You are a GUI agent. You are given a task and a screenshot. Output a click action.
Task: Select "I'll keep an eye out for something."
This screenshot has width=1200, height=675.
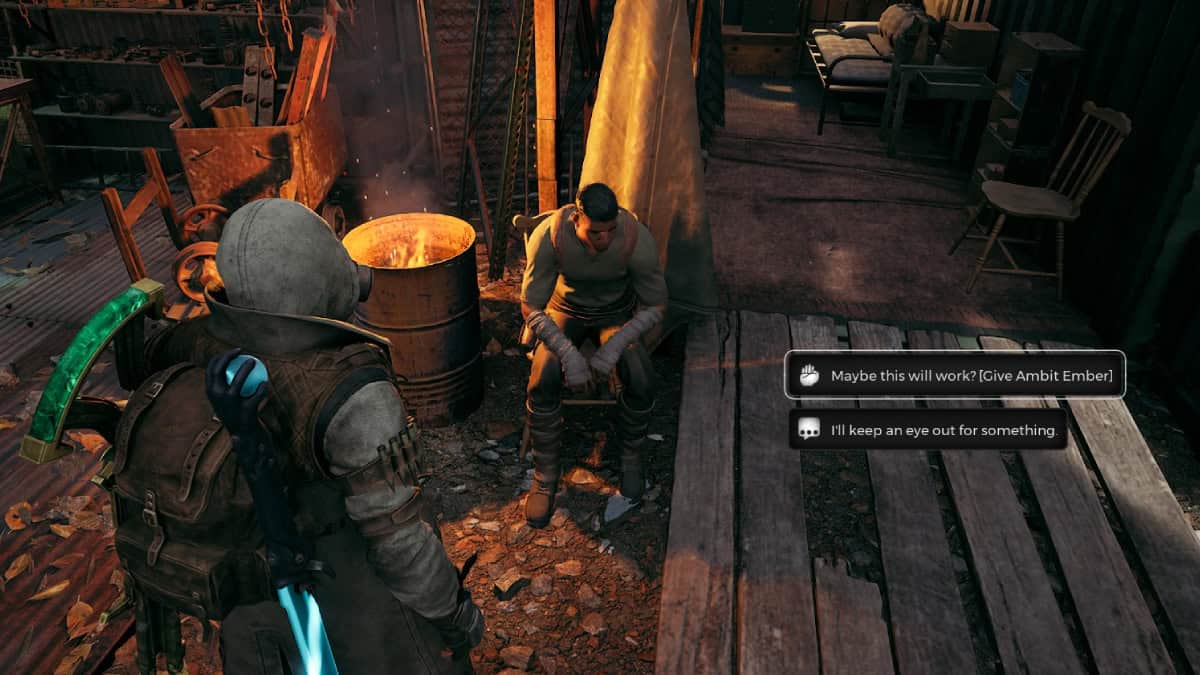(928, 430)
